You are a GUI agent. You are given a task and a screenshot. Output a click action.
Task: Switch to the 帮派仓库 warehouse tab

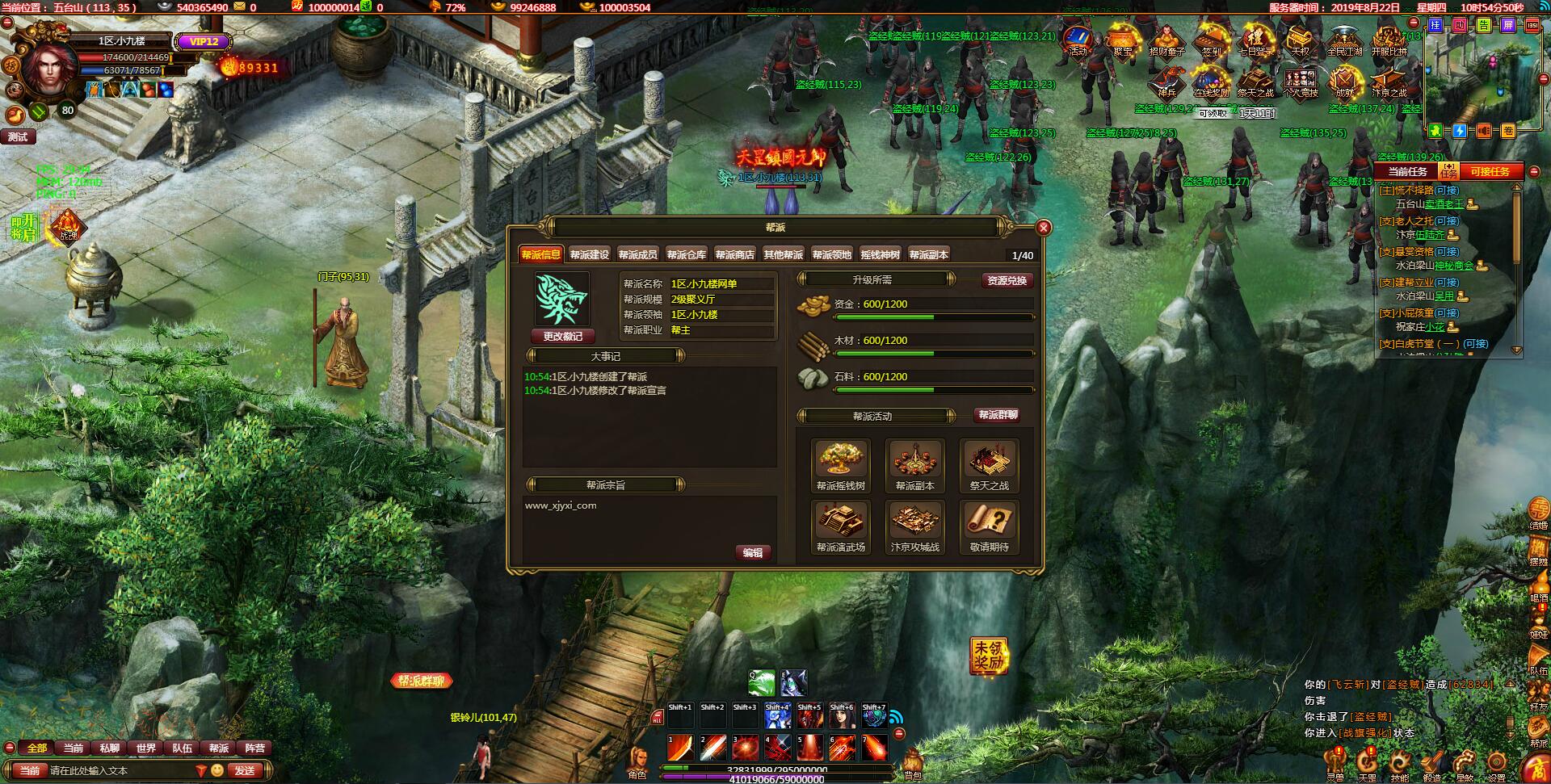686,255
